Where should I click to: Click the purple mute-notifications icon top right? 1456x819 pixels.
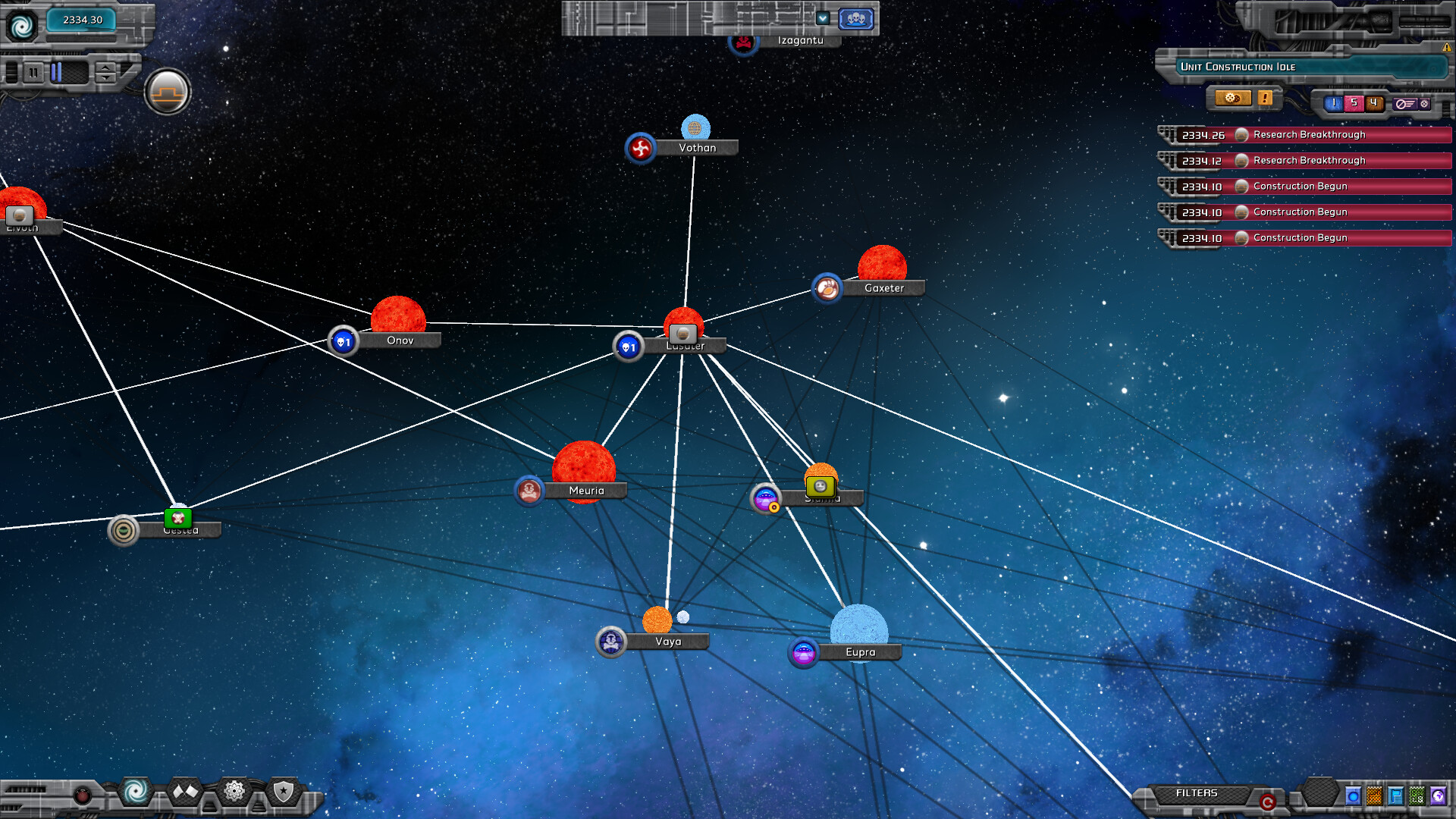(x=1406, y=103)
